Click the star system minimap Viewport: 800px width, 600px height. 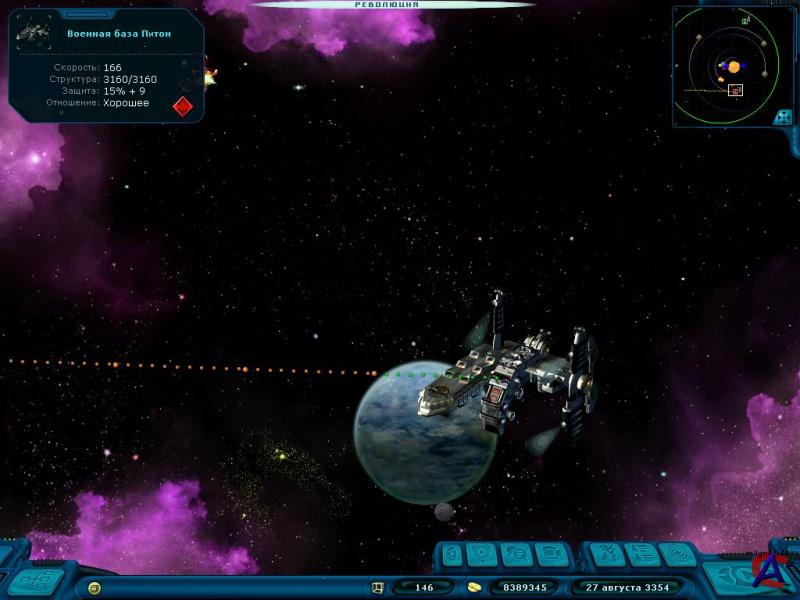coord(726,66)
